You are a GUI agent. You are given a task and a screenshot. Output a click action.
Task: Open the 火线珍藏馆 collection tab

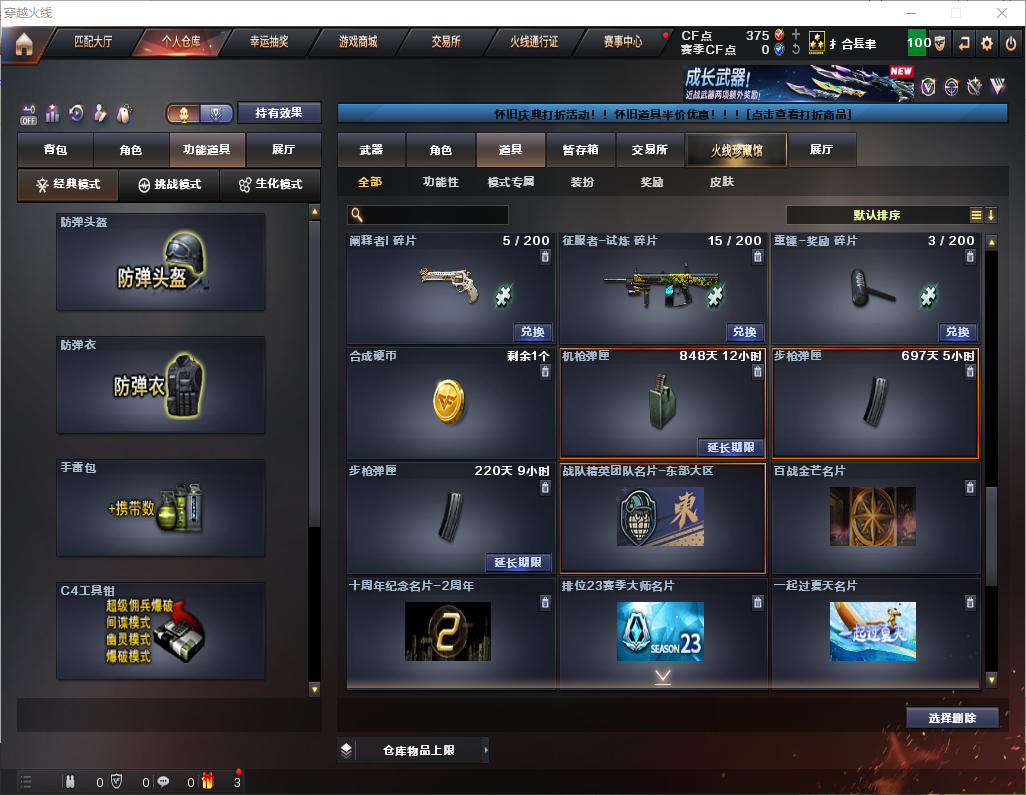[736, 150]
